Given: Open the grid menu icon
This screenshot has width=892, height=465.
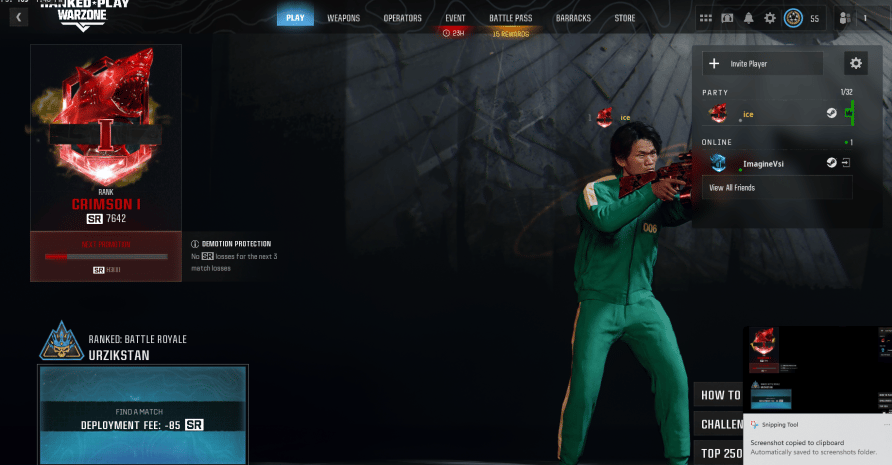Looking at the screenshot, I should [x=706, y=18].
